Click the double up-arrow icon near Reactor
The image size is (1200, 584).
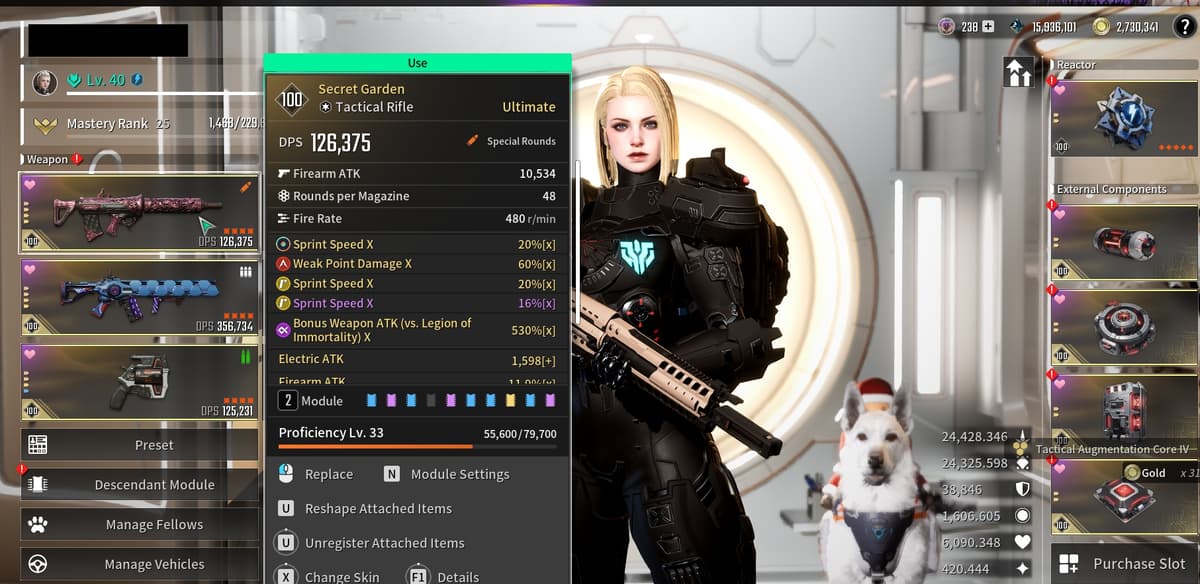point(1018,73)
